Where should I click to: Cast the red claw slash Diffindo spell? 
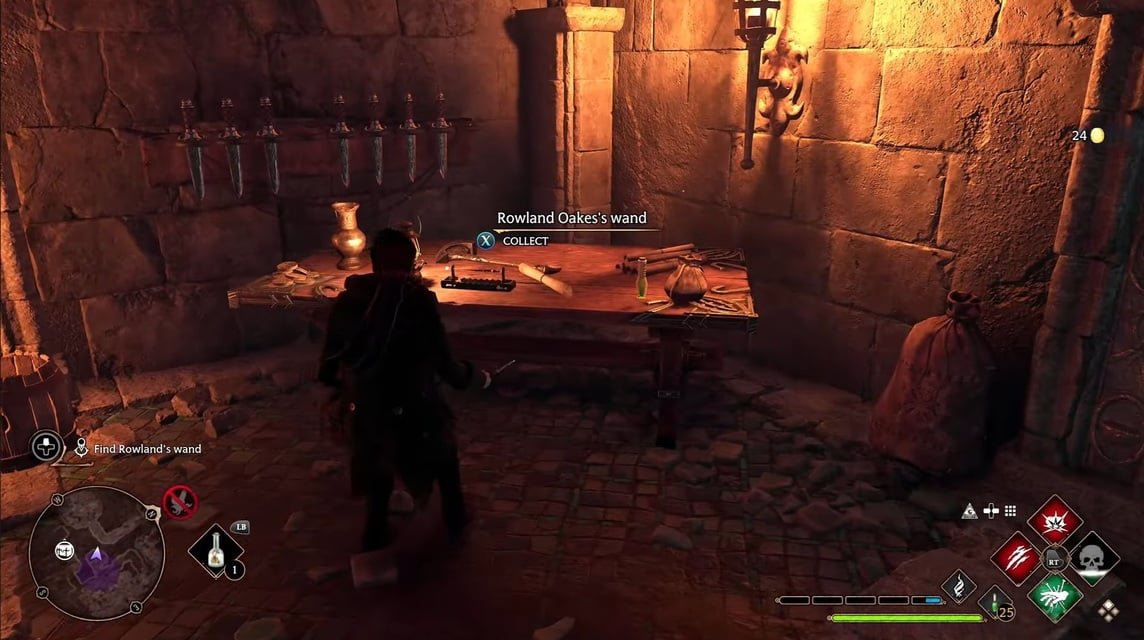(x=1017, y=558)
